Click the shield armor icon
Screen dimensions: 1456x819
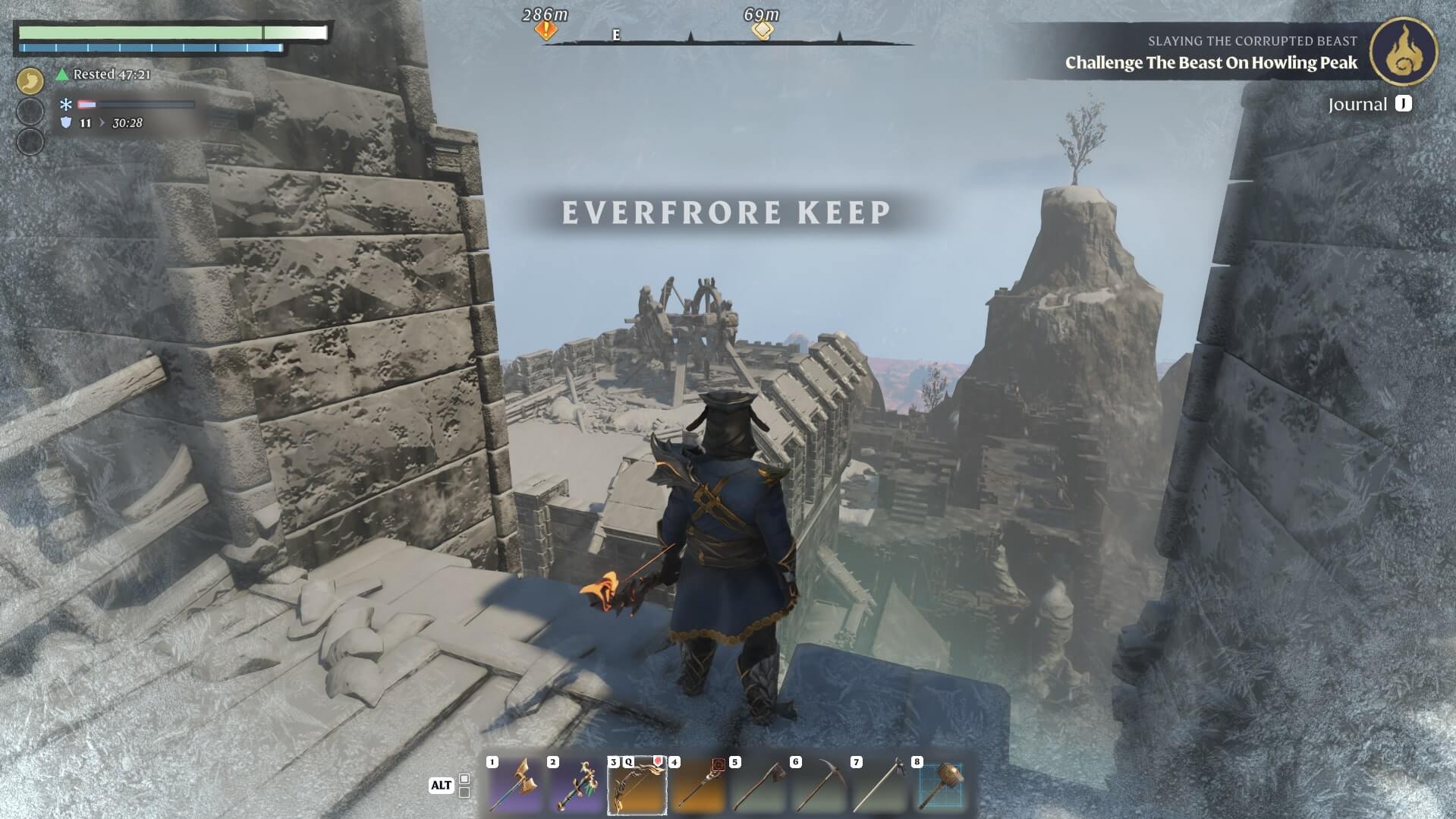pos(66,123)
